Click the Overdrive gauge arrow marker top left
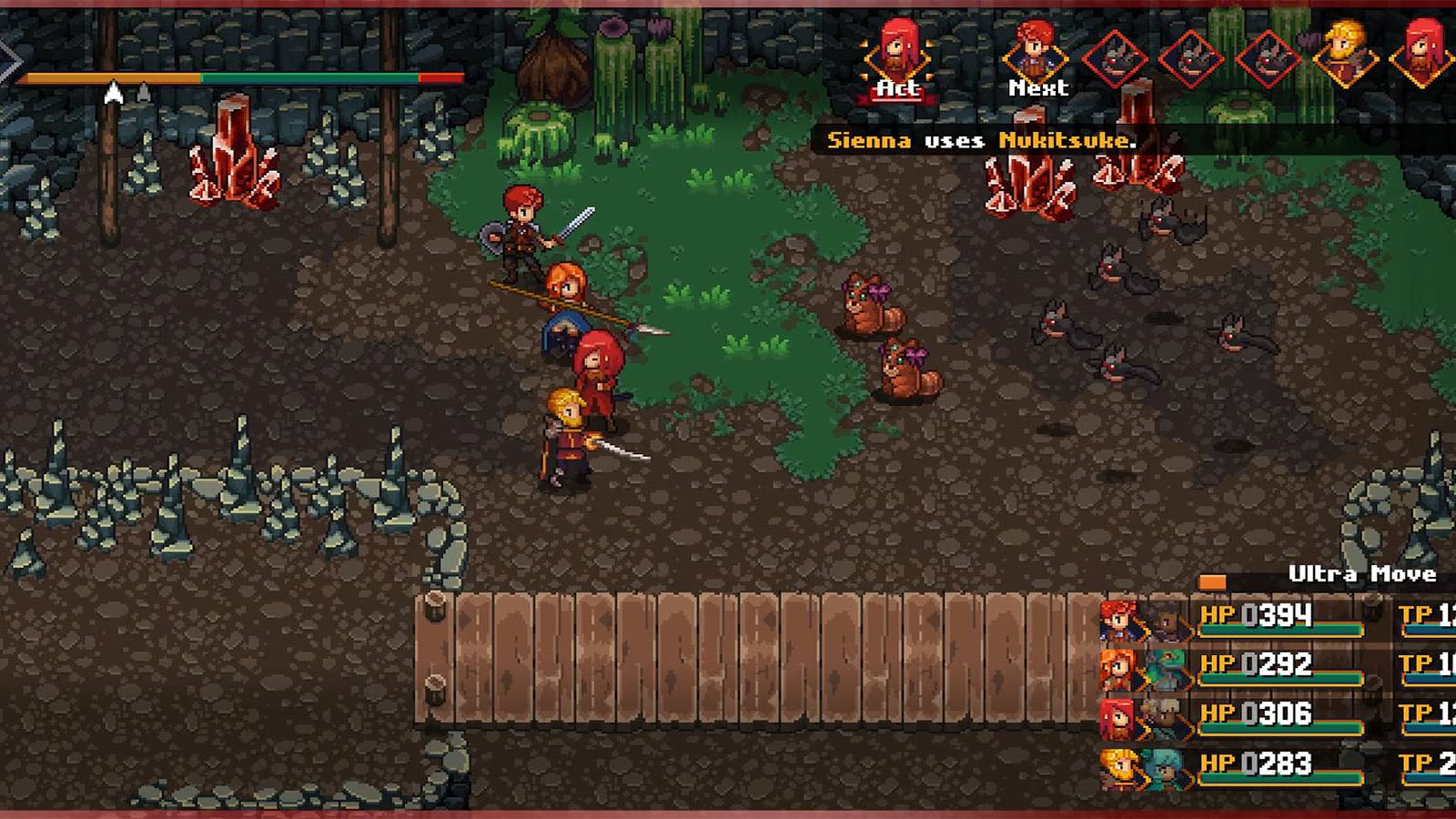The width and height of the screenshot is (1456, 819). pyautogui.click(x=115, y=92)
